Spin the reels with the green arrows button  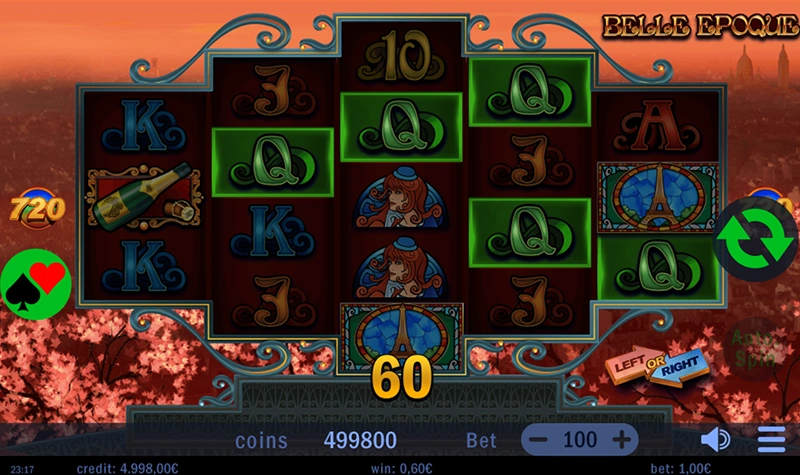point(754,237)
